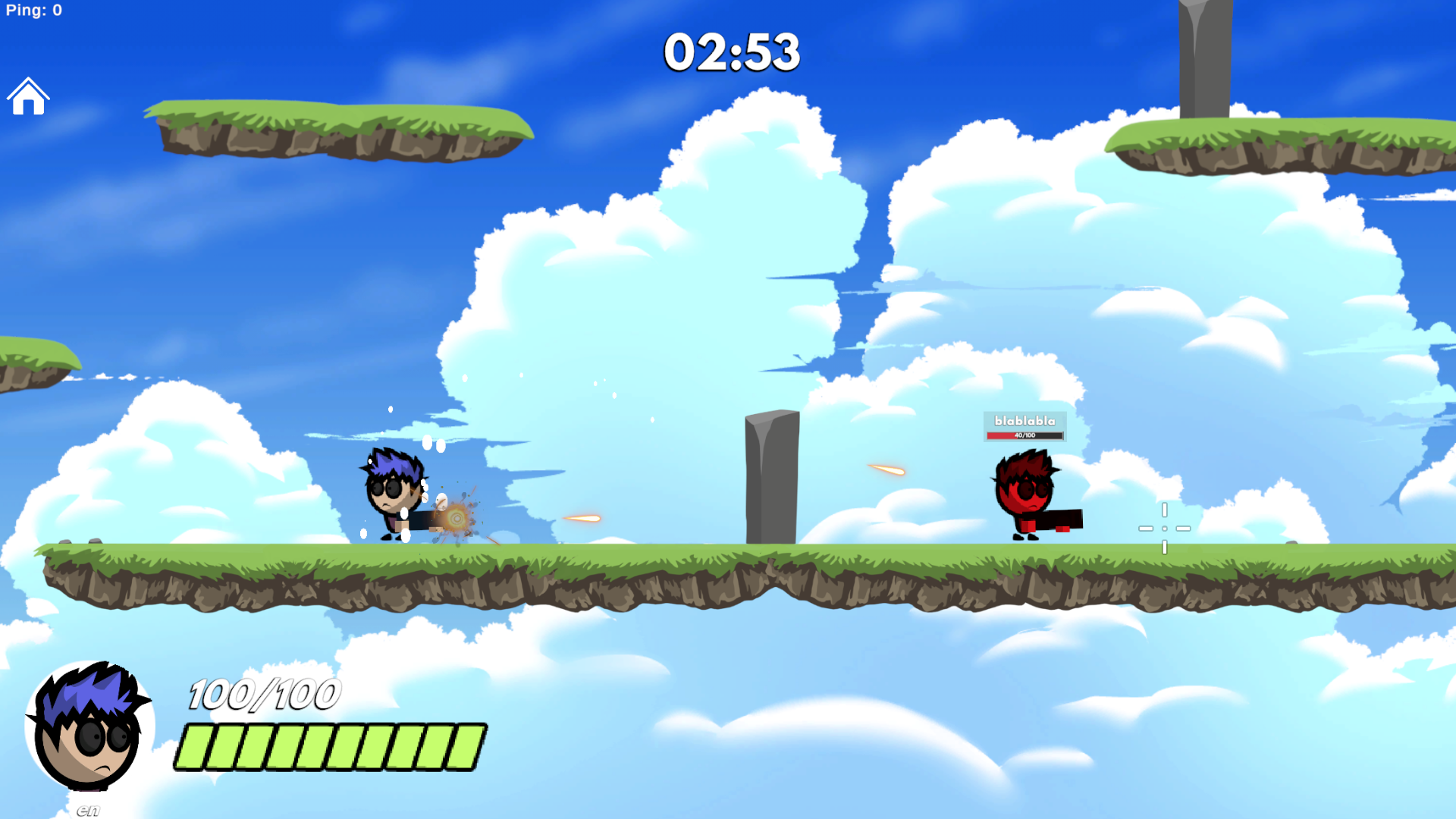Click the 02:53 match timer
Image resolution: width=1456 pixels, height=819 pixels.
point(730,53)
